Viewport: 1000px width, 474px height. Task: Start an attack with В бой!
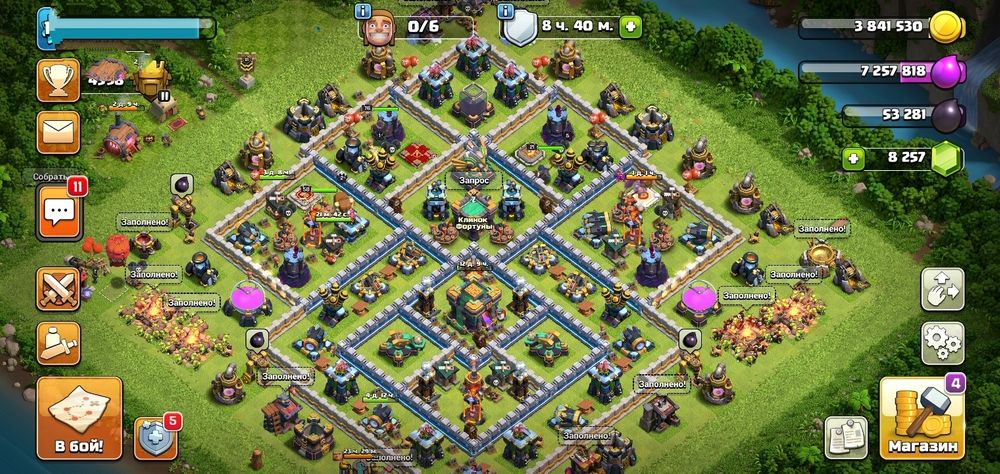(79, 418)
